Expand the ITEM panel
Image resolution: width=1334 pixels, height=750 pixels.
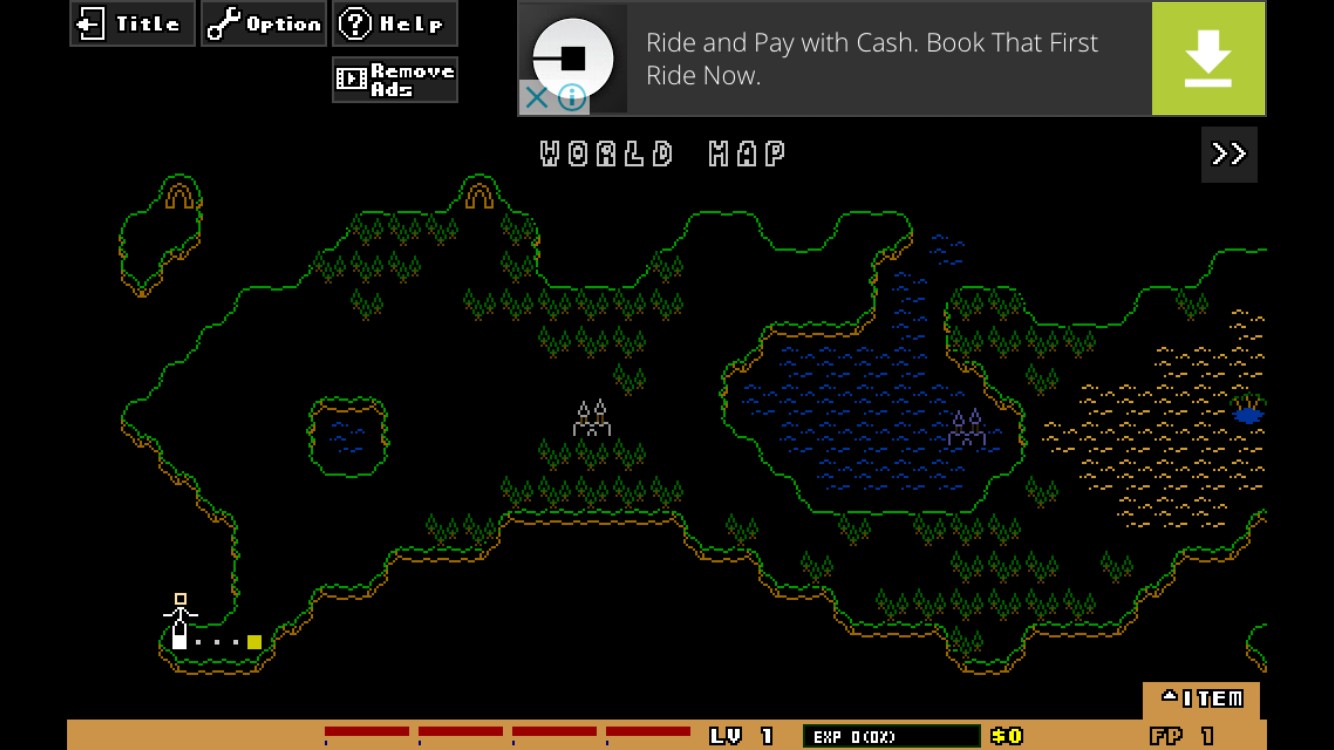[1202, 699]
